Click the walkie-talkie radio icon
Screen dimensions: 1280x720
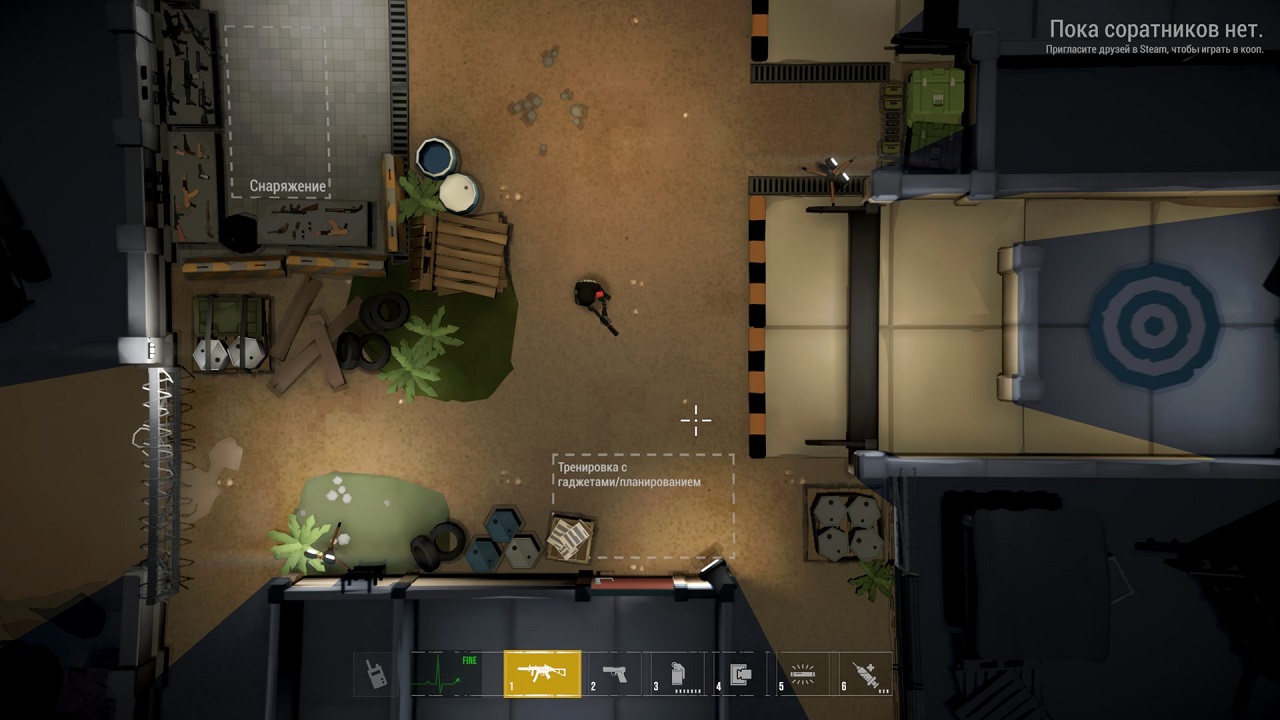pyautogui.click(x=376, y=673)
